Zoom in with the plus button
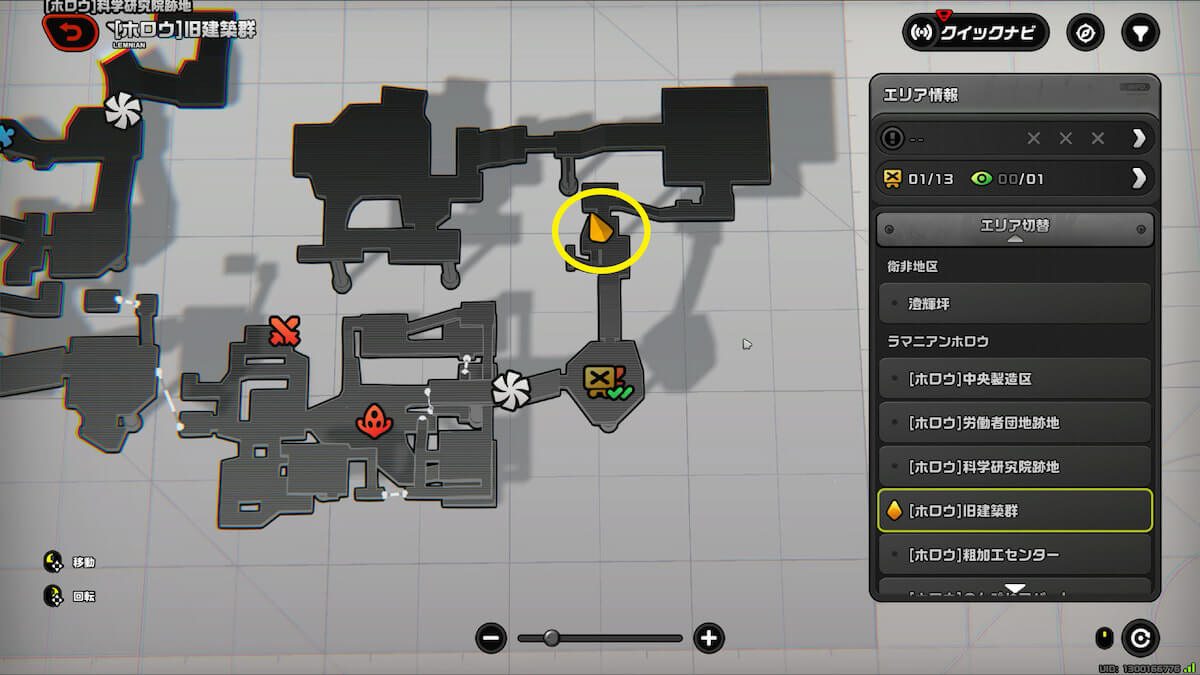This screenshot has height=675, width=1200. tap(709, 638)
